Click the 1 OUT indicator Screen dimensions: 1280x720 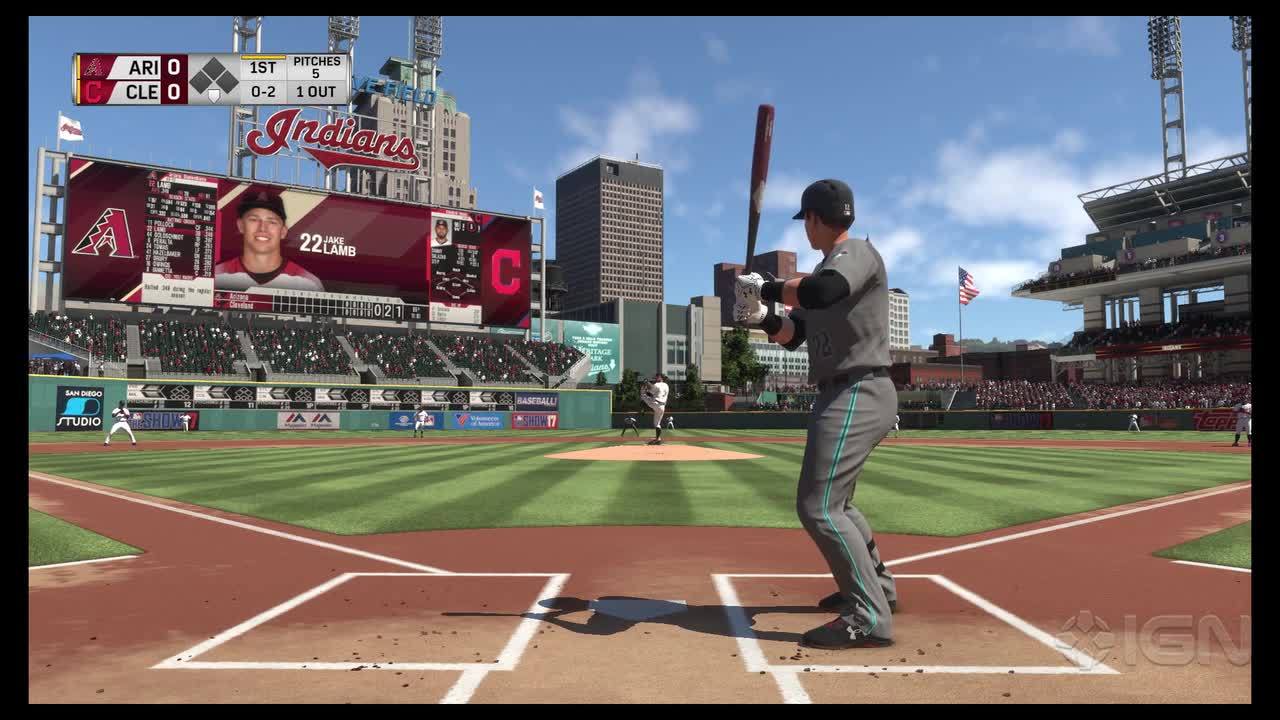pos(317,92)
